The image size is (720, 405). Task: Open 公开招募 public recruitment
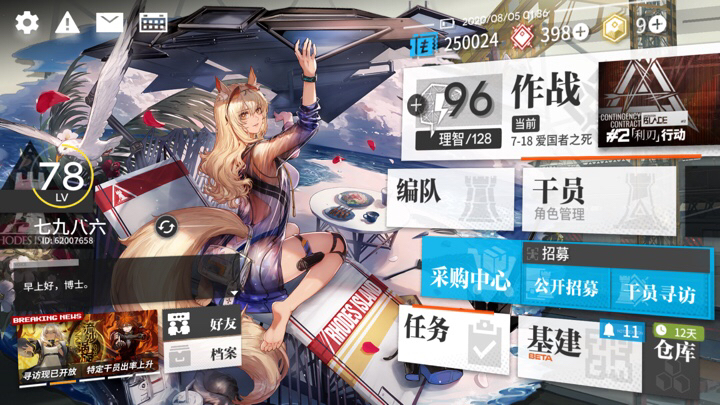click(567, 288)
